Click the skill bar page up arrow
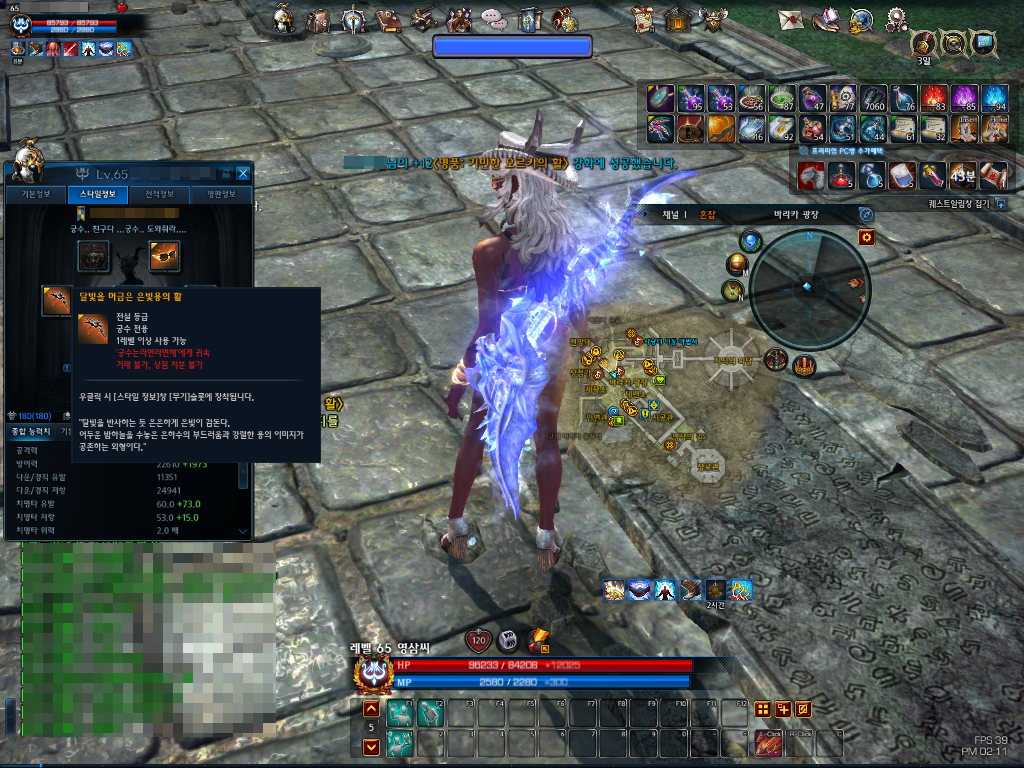Image resolution: width=1024 pixels, height=768 pixels. coord(370,709)
